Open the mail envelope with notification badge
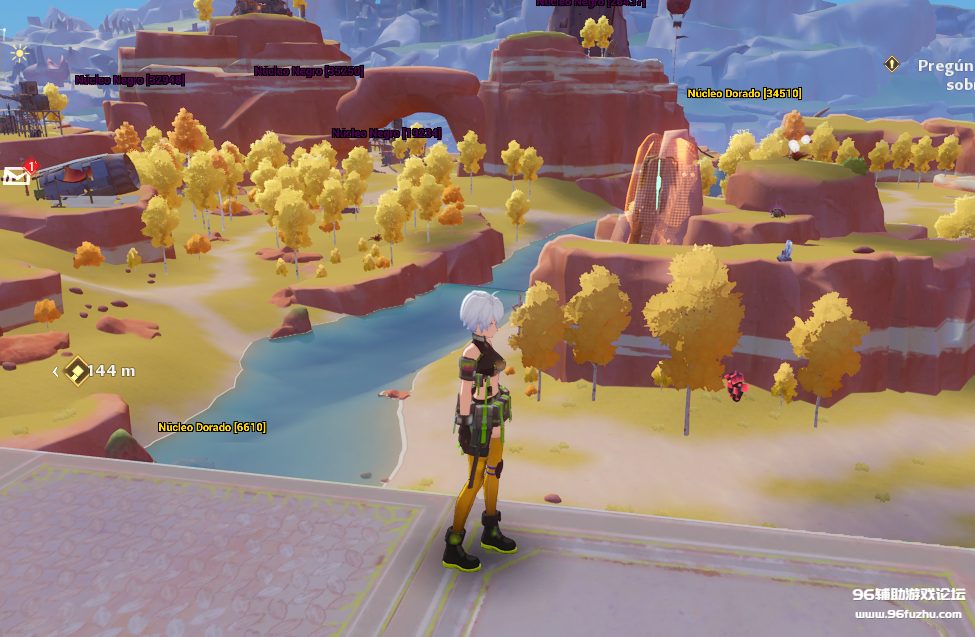975x637 pixels. (x=17, y=176)
